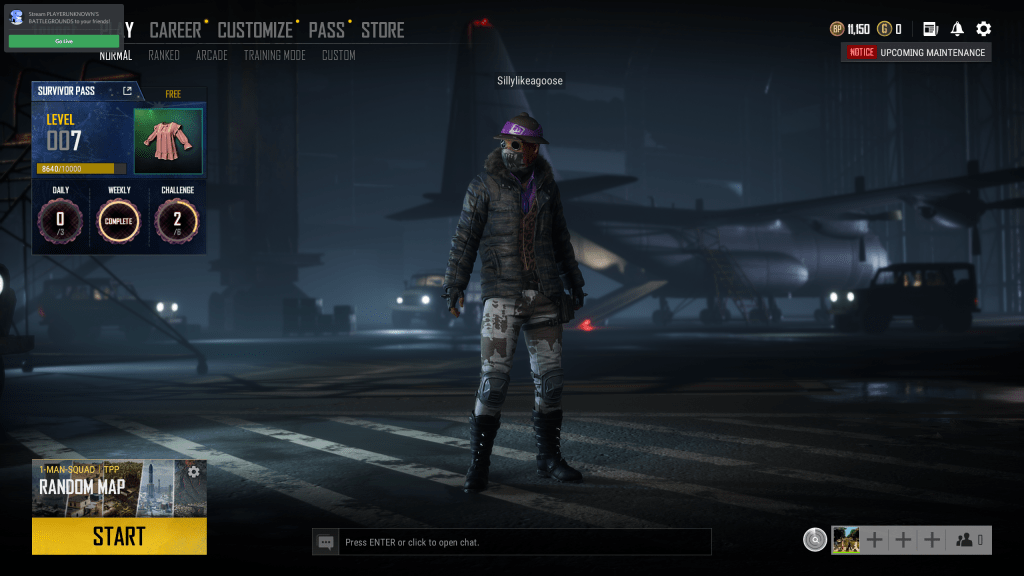Open the Career menu
The image size is (1024, 576).
(175, 30)
